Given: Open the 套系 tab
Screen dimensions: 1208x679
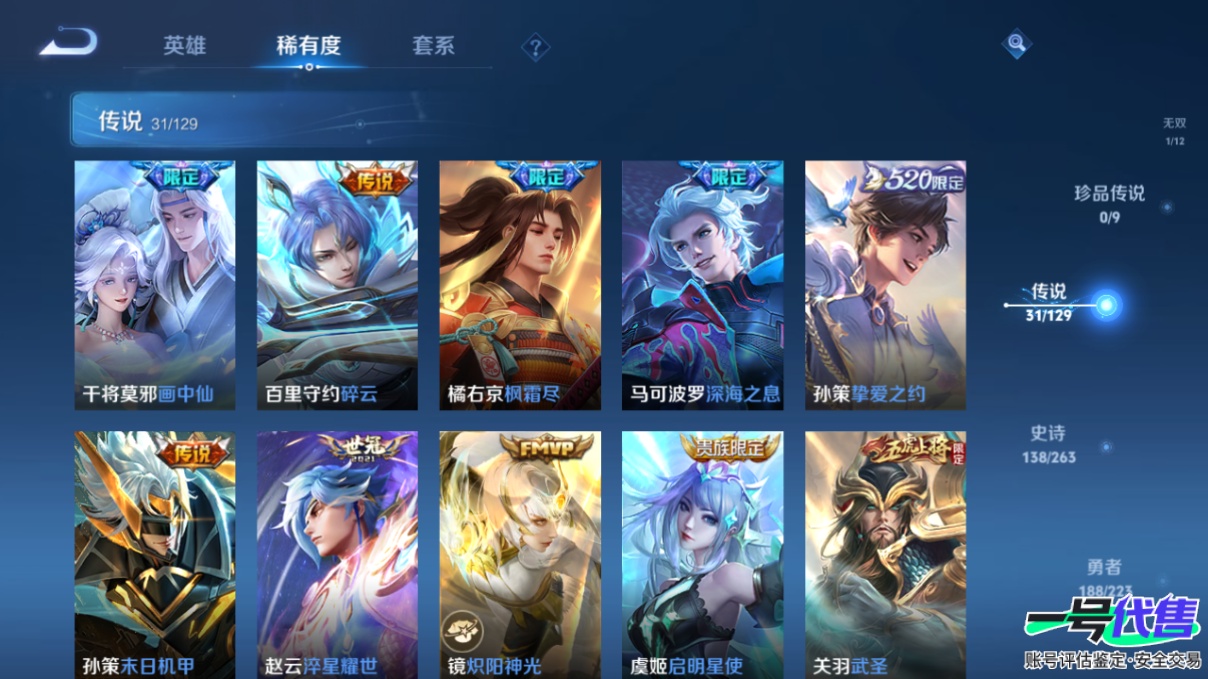Looking at the screenshot, I should [433, 46].
